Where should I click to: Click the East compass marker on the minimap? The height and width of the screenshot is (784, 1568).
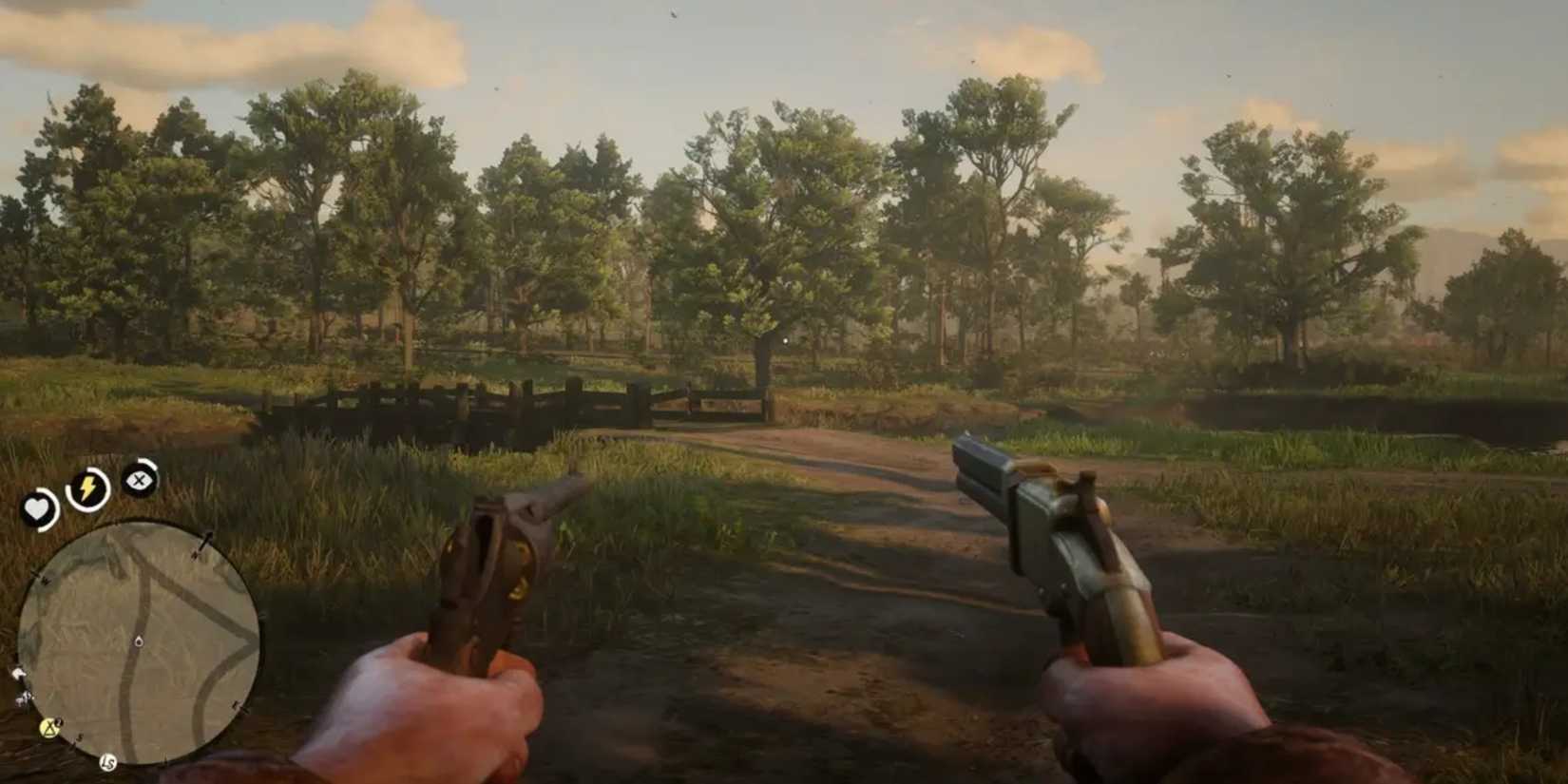click(x=237, y=704)
